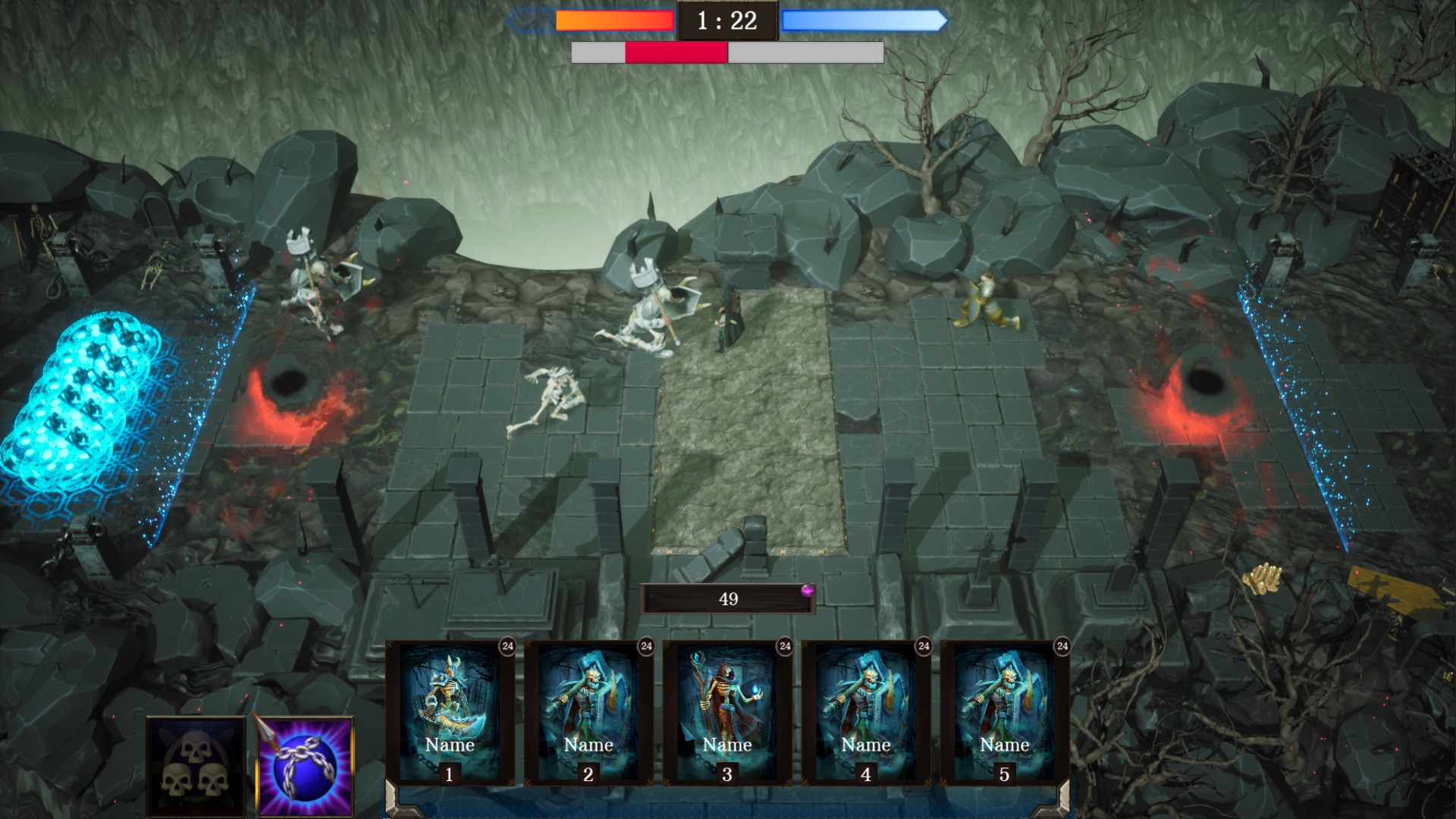Select the unit card numbered 1
This screenshot has width=1456, height=819.
(x=450, y=713)
